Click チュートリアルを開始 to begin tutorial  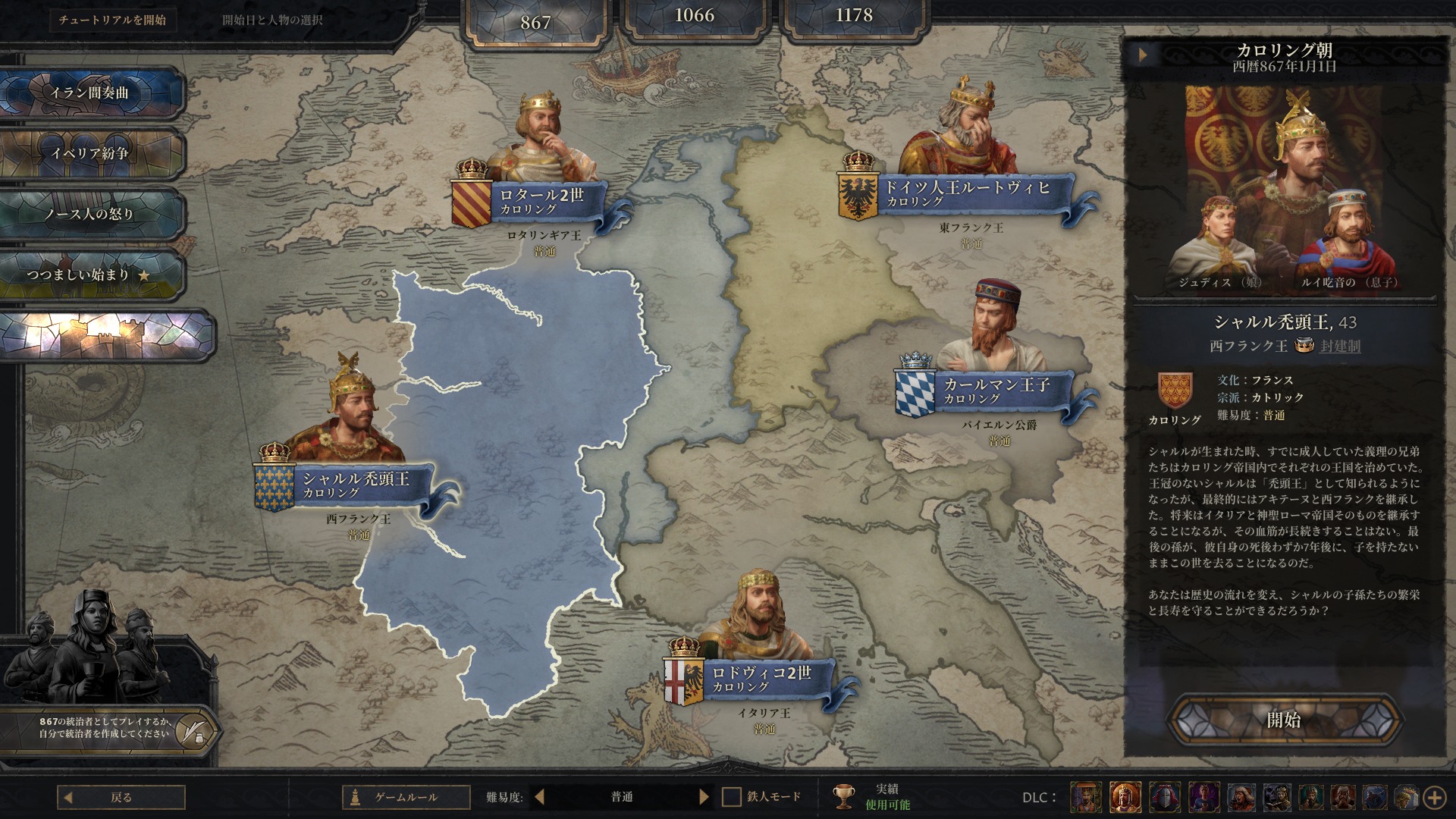[112, 20]
